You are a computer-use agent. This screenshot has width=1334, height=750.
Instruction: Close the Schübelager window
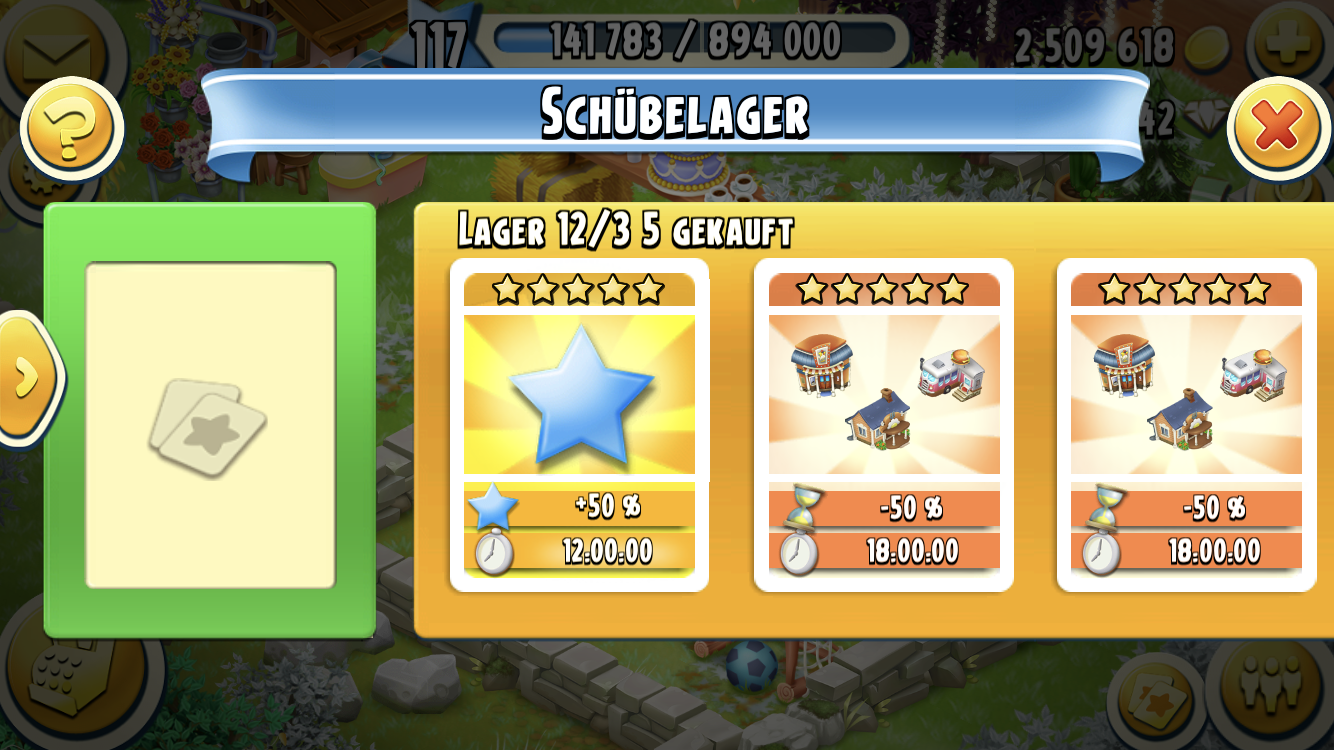point(1278,128)
